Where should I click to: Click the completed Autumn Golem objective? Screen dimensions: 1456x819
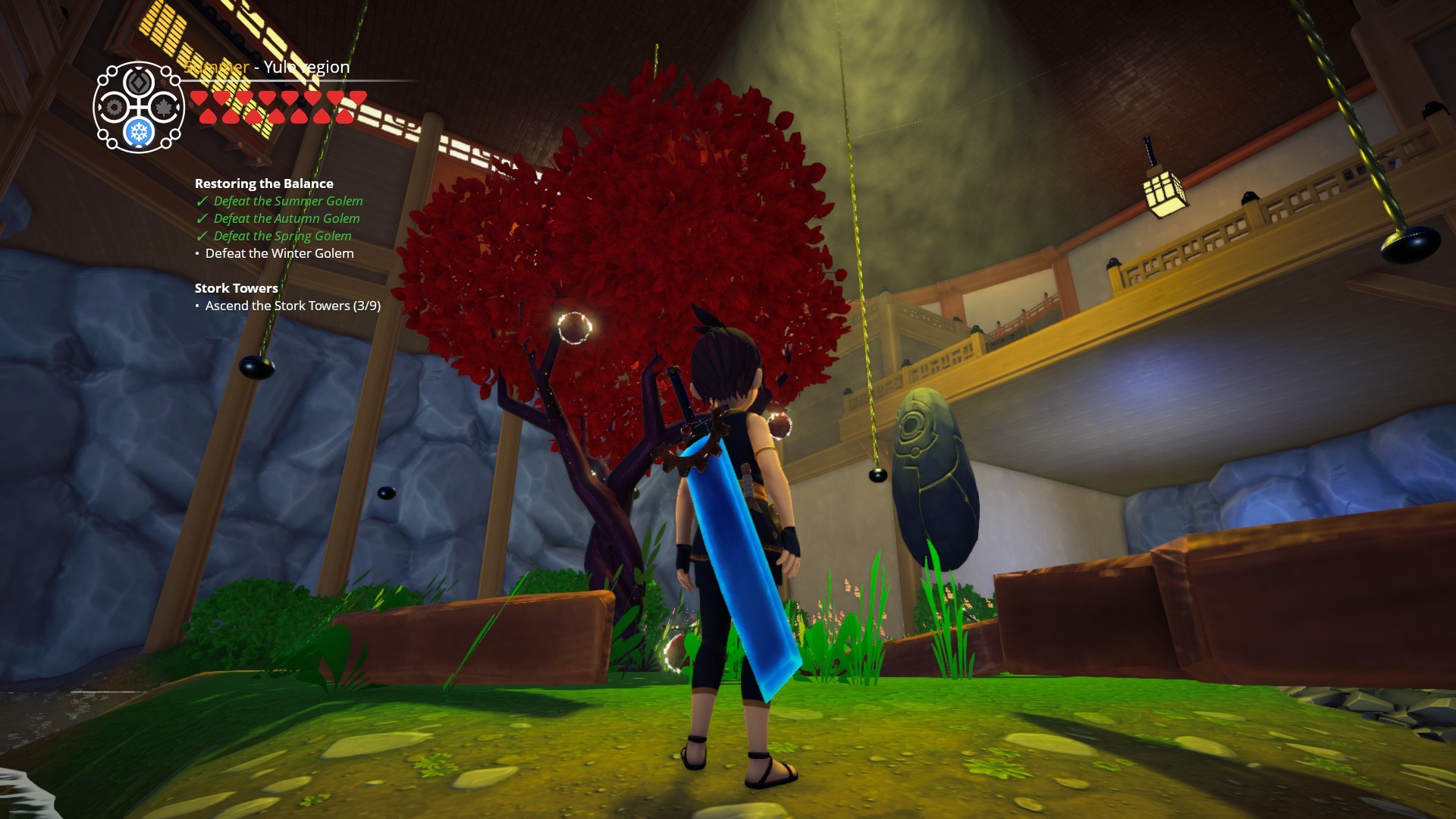(286, 218)
